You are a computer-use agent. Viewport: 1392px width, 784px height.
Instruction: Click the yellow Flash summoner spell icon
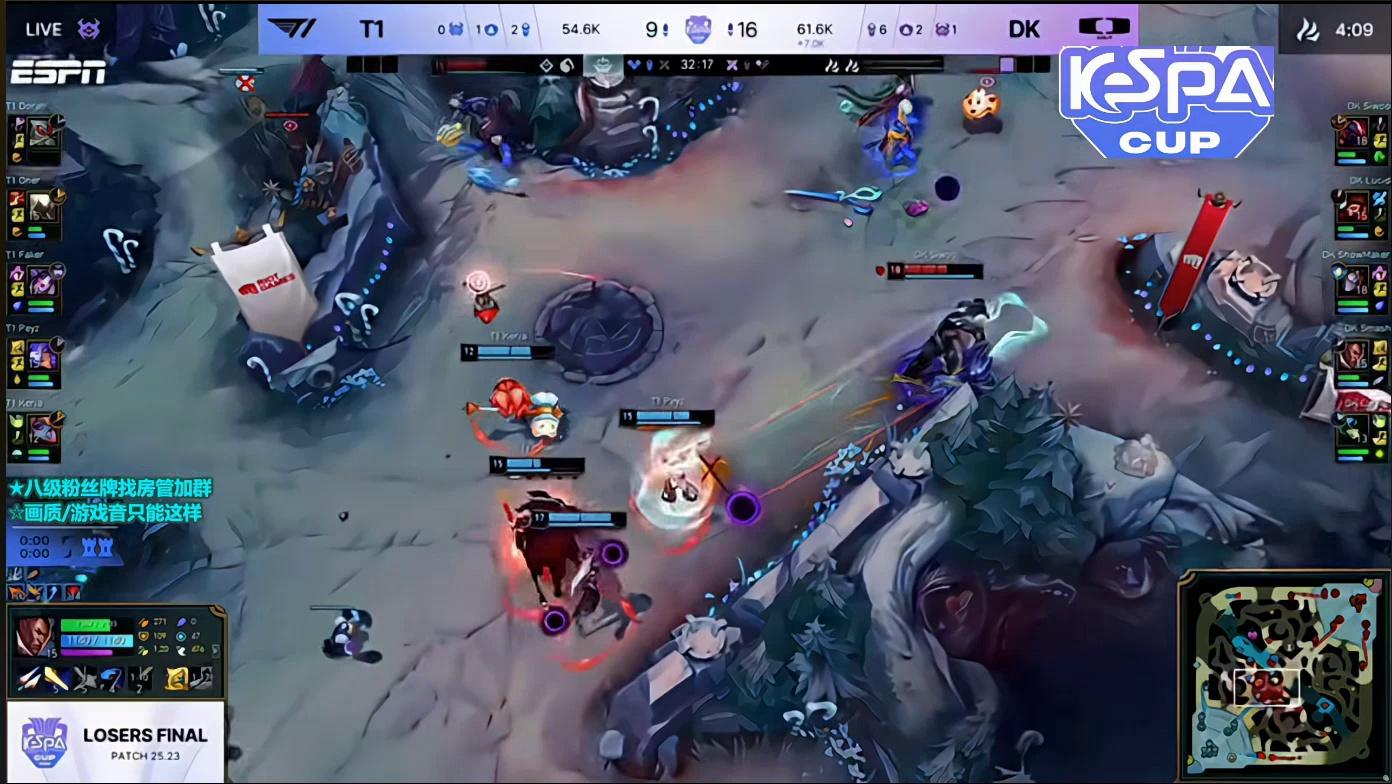176,678
